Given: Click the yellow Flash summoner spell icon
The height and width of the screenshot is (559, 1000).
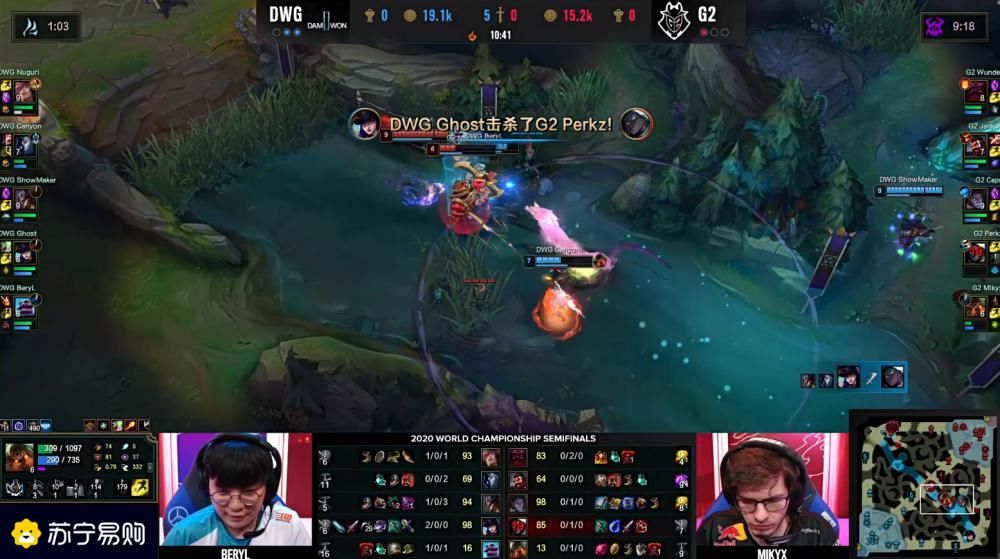Looking at the screenshot, I should [x=141, y=488].
